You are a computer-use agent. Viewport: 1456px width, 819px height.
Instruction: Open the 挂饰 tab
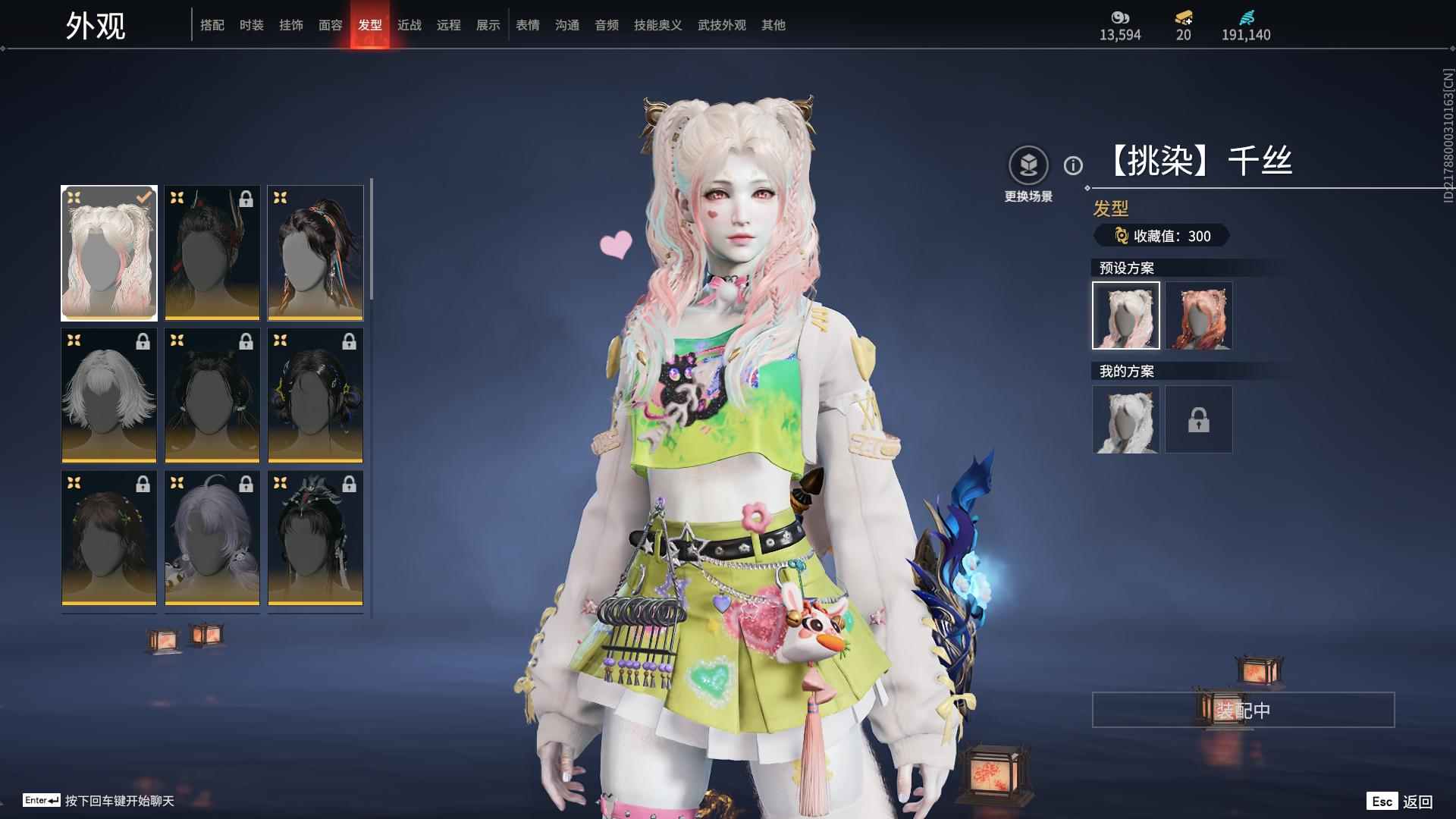coord(290,25)
